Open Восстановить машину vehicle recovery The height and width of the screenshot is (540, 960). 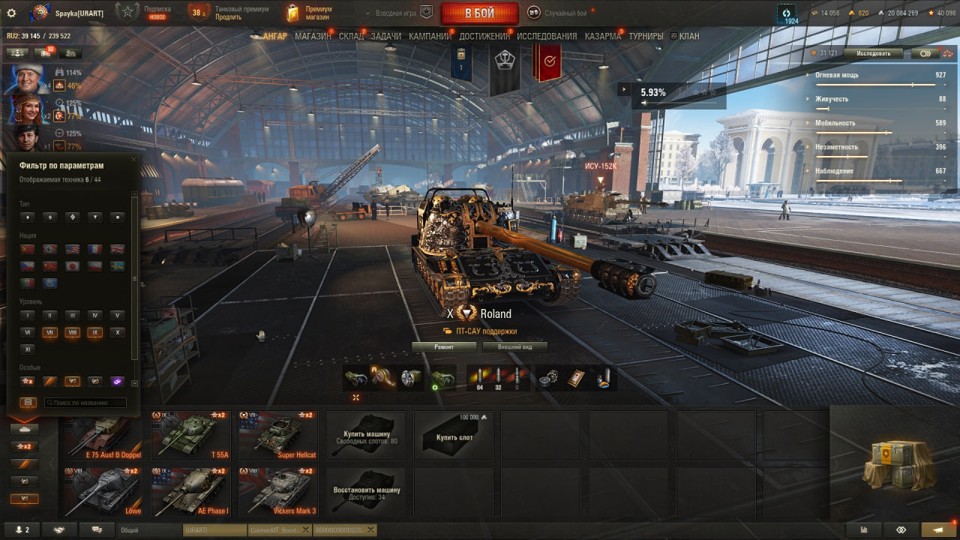point(366,491)
